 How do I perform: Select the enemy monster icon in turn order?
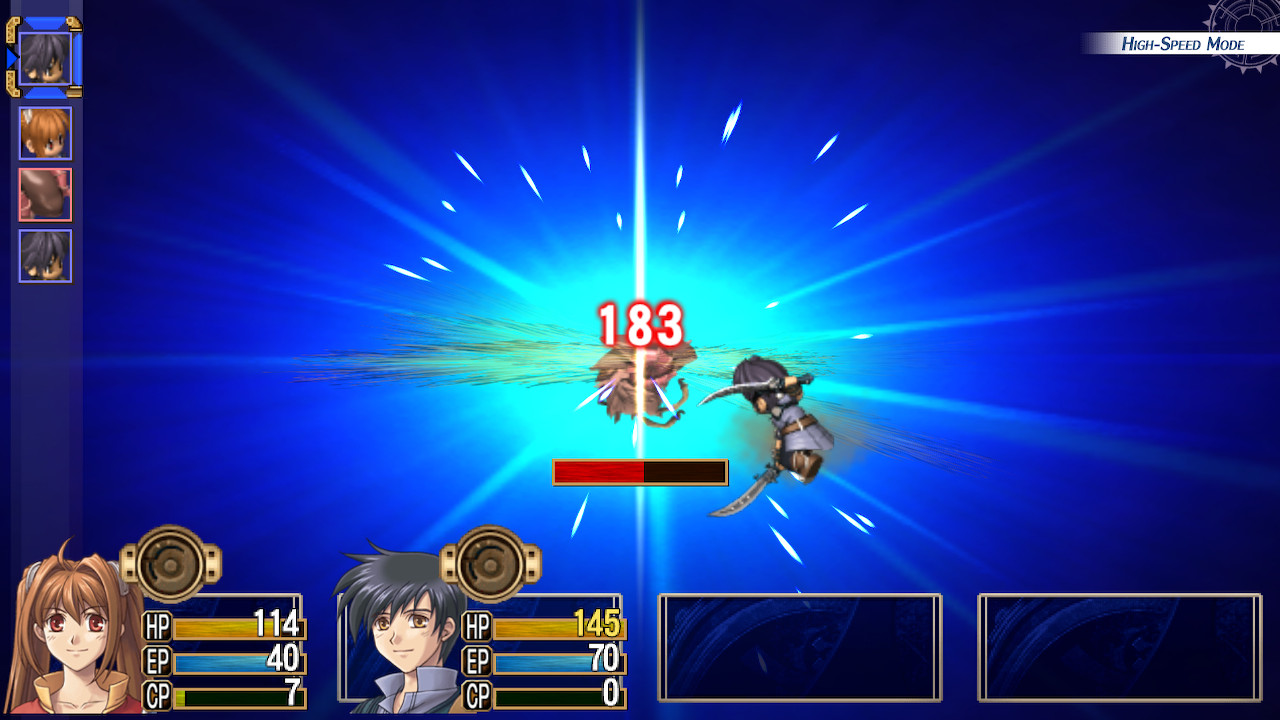pyautogui.click(x=45, y=194)
